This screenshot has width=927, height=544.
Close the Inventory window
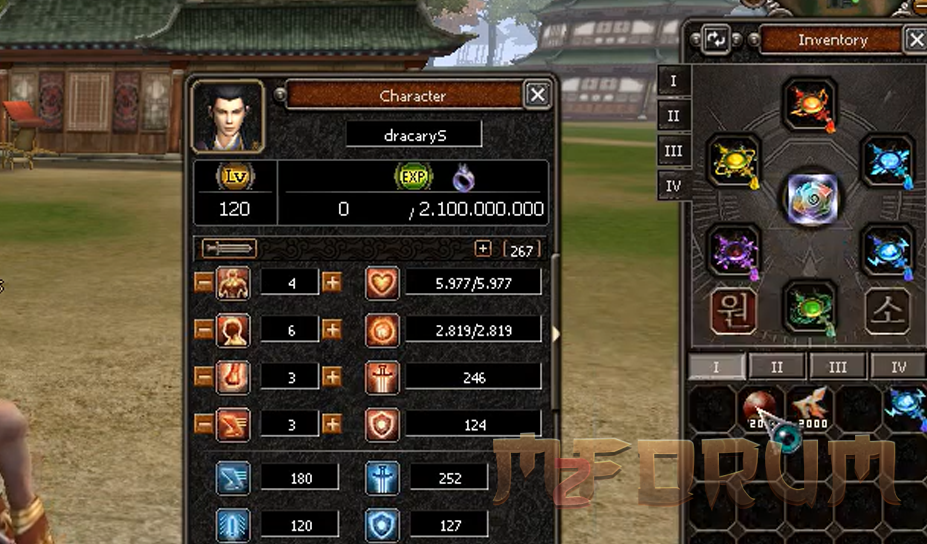coord(916,40)
